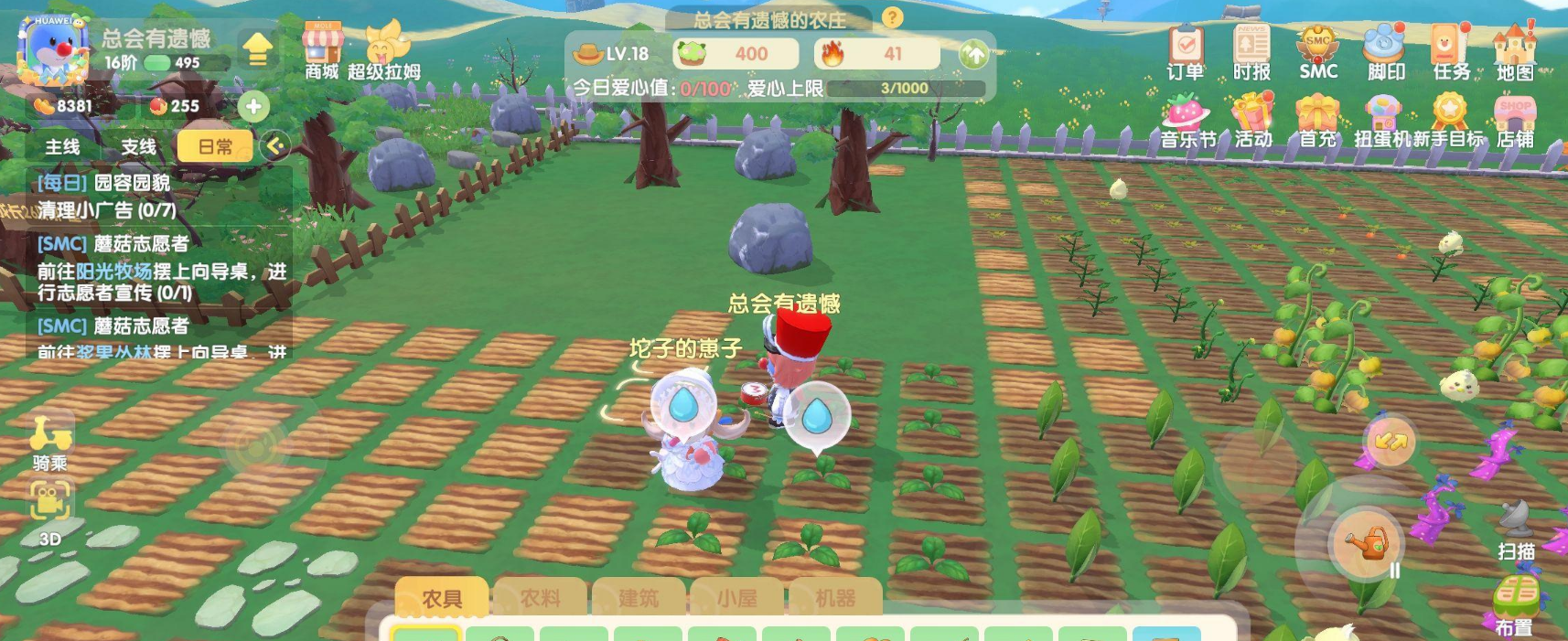Switch to the 支线 quest tab
This screenshot has width=1568, height=641.
point(138,146)
